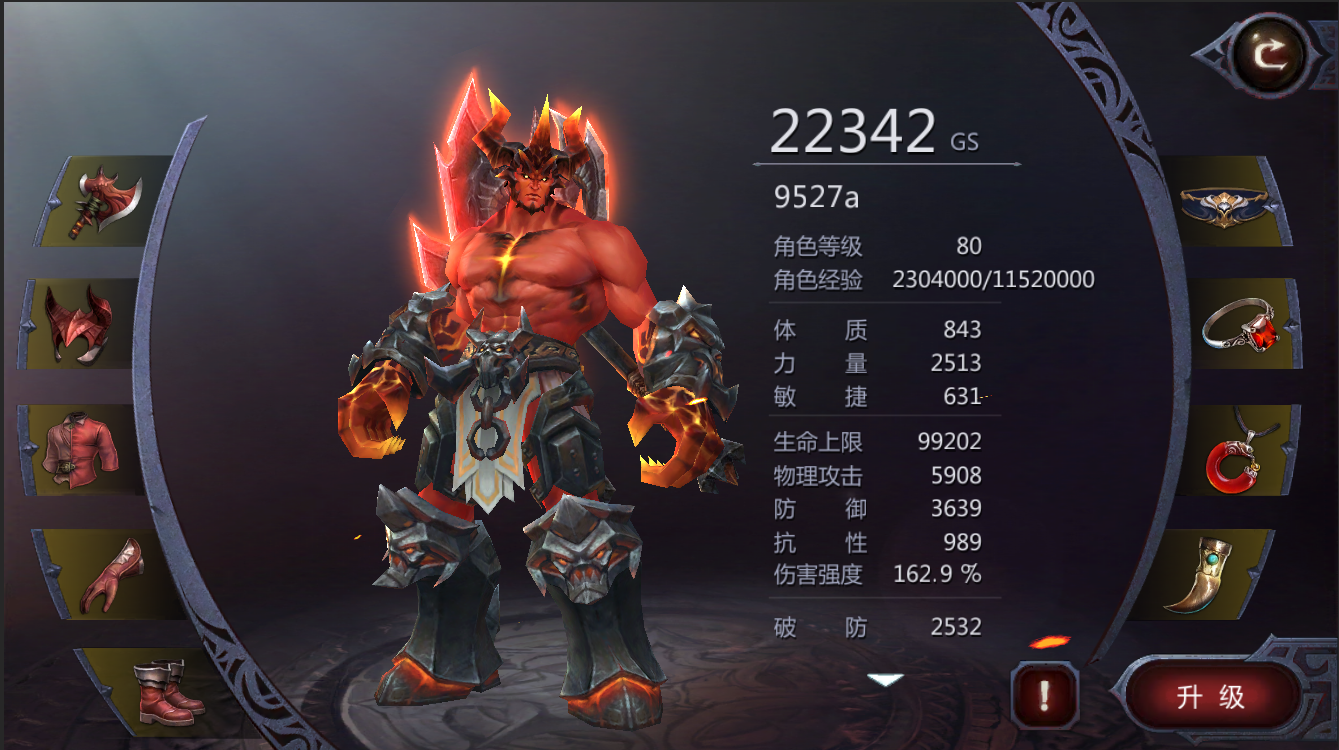Select the red boots equipment slot
Viewport: 1339px width, 750px height.
(165, 690)
